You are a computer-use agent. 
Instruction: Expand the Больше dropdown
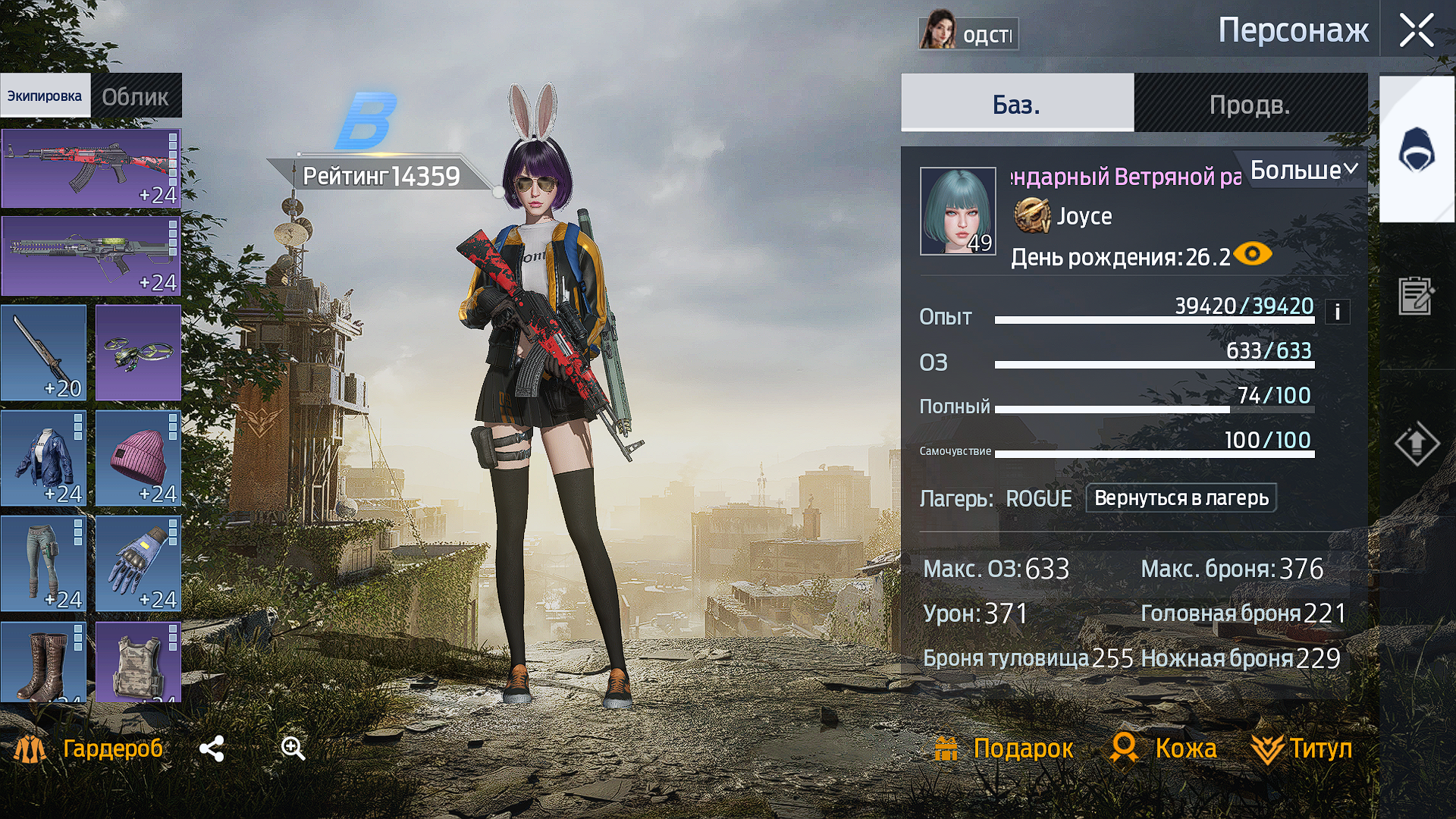[1303, 170]
